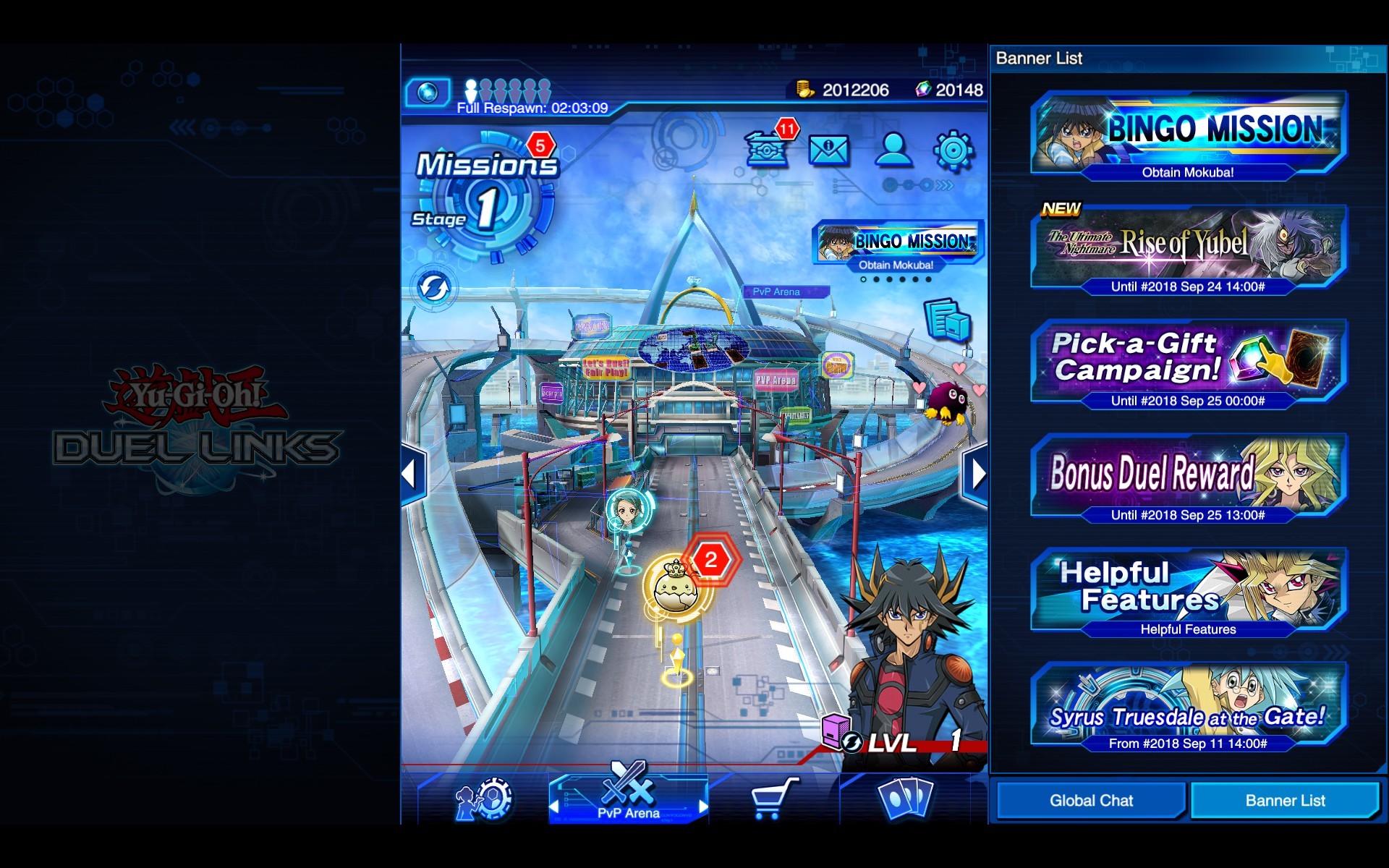Click the blue orb next to Full Respawn
Screen dimensions: 1389x868
[428, 93]
